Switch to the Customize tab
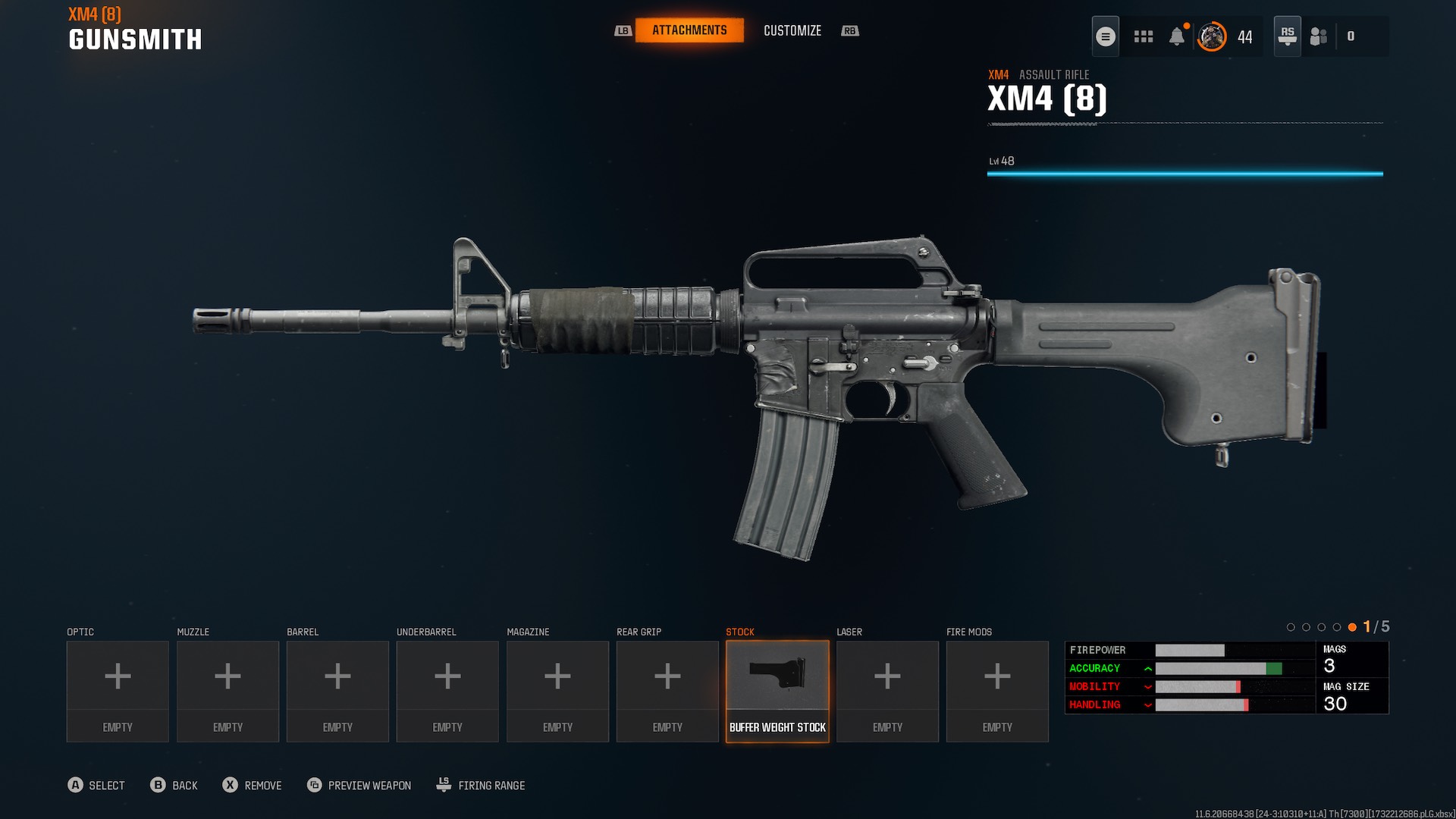The width and height of the screenshot is (1456, 819). (792, 31)
